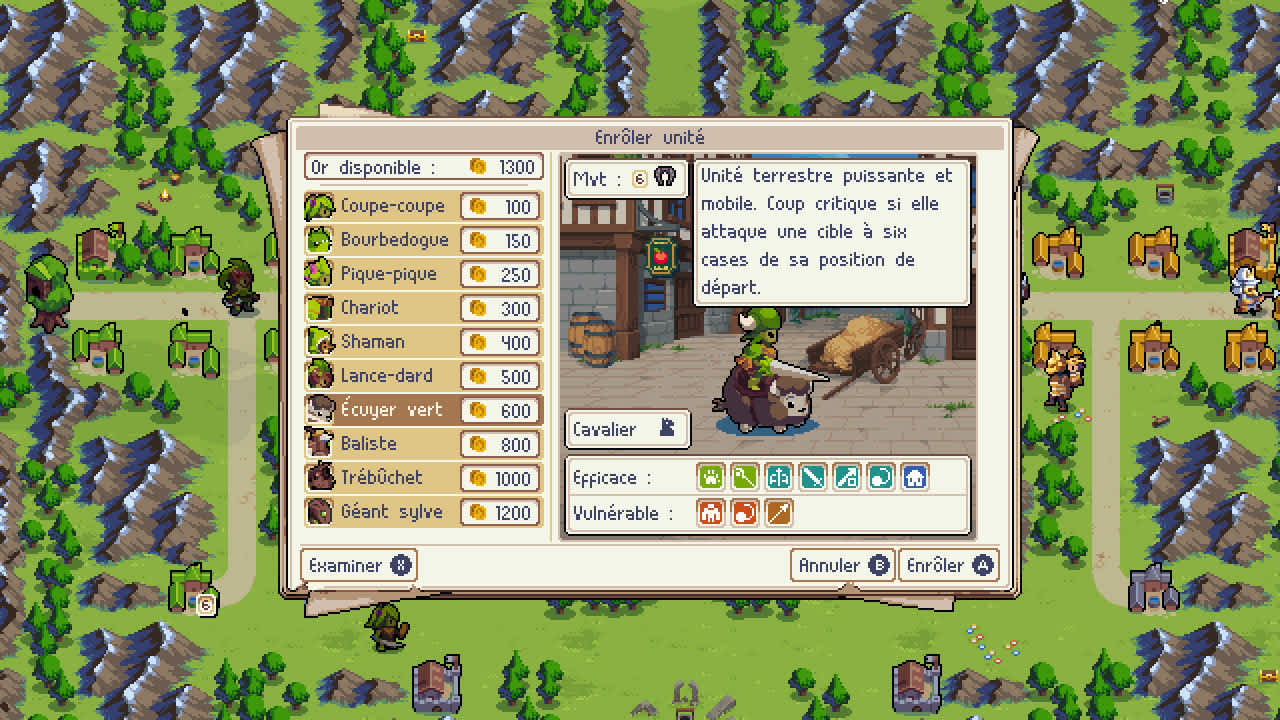Click the red knight icon in the Vulnérable row
Screen dimensions: 1280x720
711,512
